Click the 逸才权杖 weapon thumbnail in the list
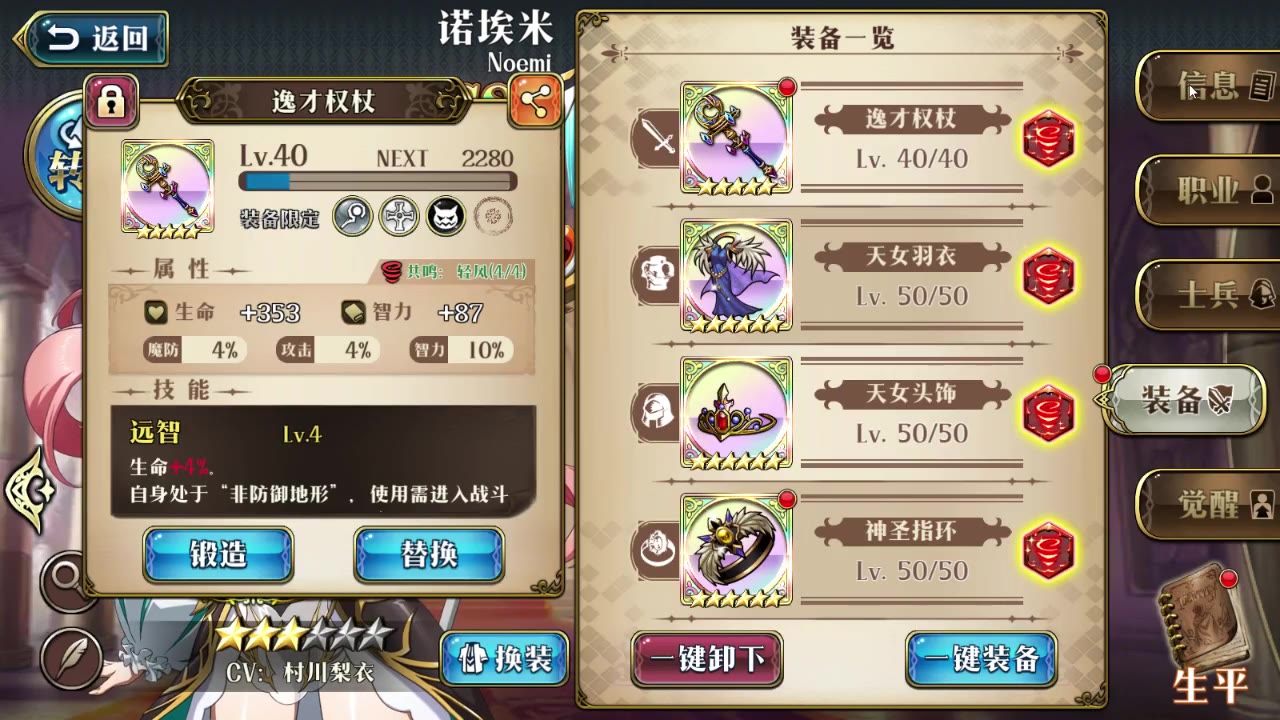This screenshot has width=1280, height=720. [737, 137]
